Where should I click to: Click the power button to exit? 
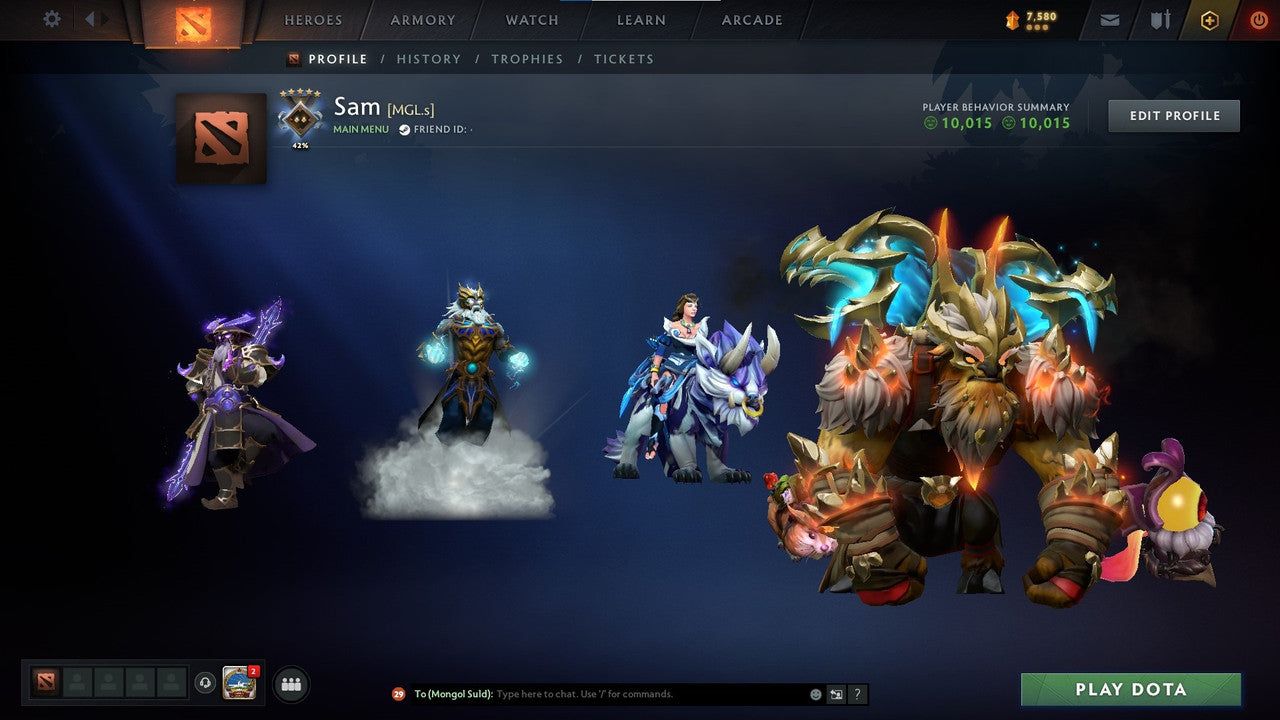[1257, 19]
